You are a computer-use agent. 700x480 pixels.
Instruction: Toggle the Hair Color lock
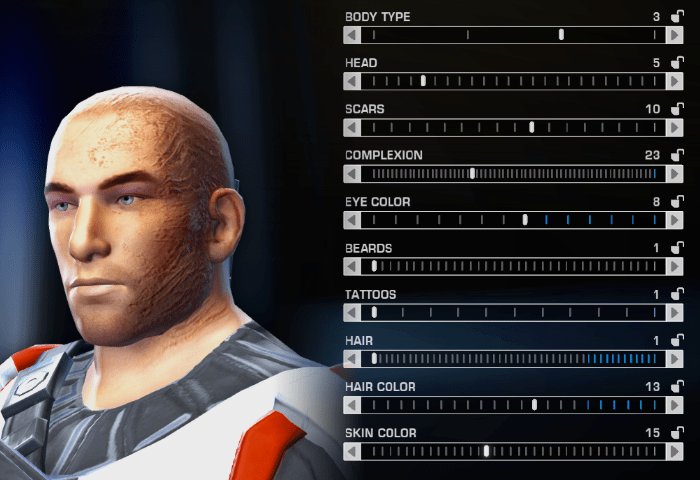[677, 386]
